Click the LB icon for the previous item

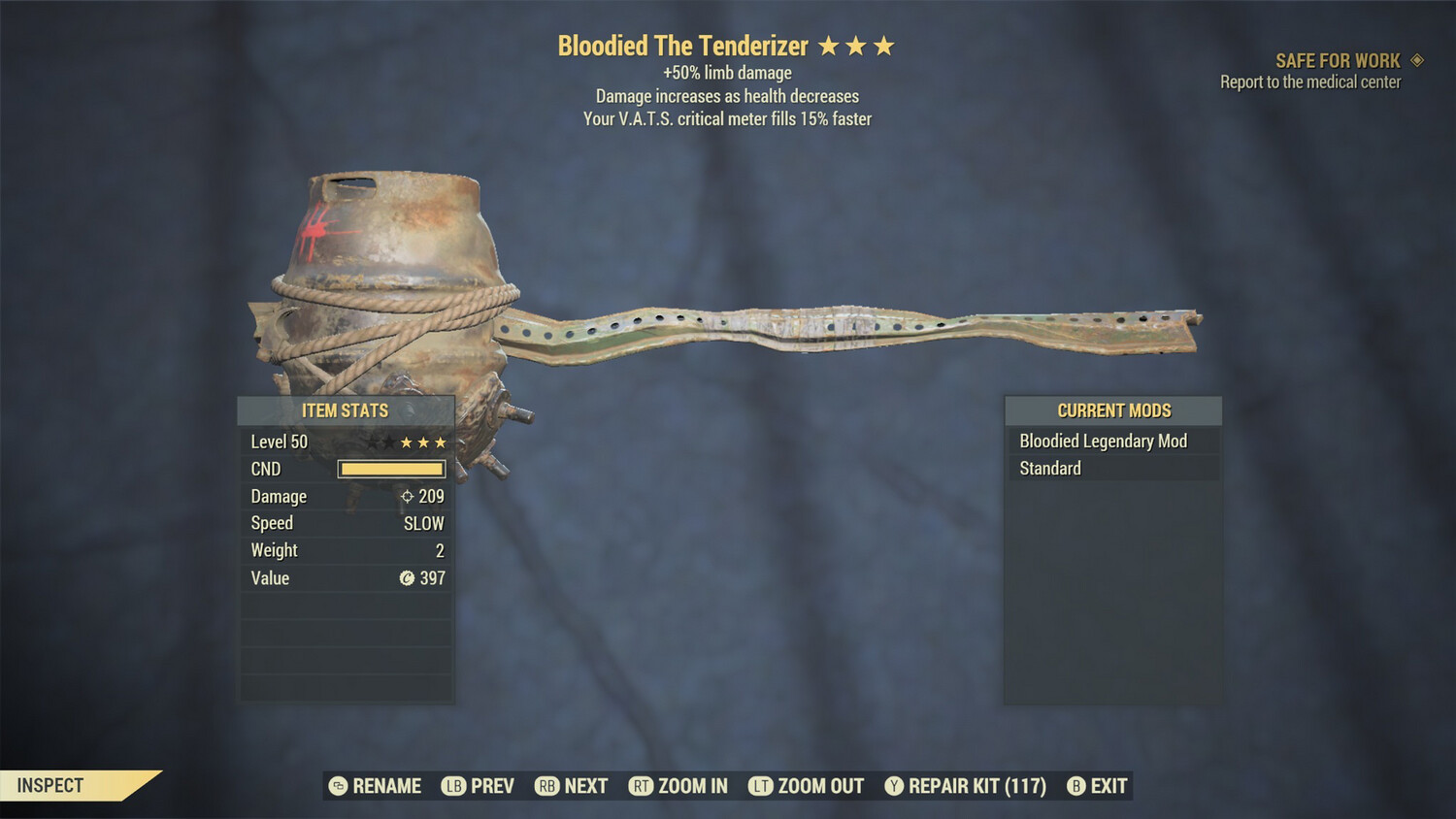coord(454,786)
